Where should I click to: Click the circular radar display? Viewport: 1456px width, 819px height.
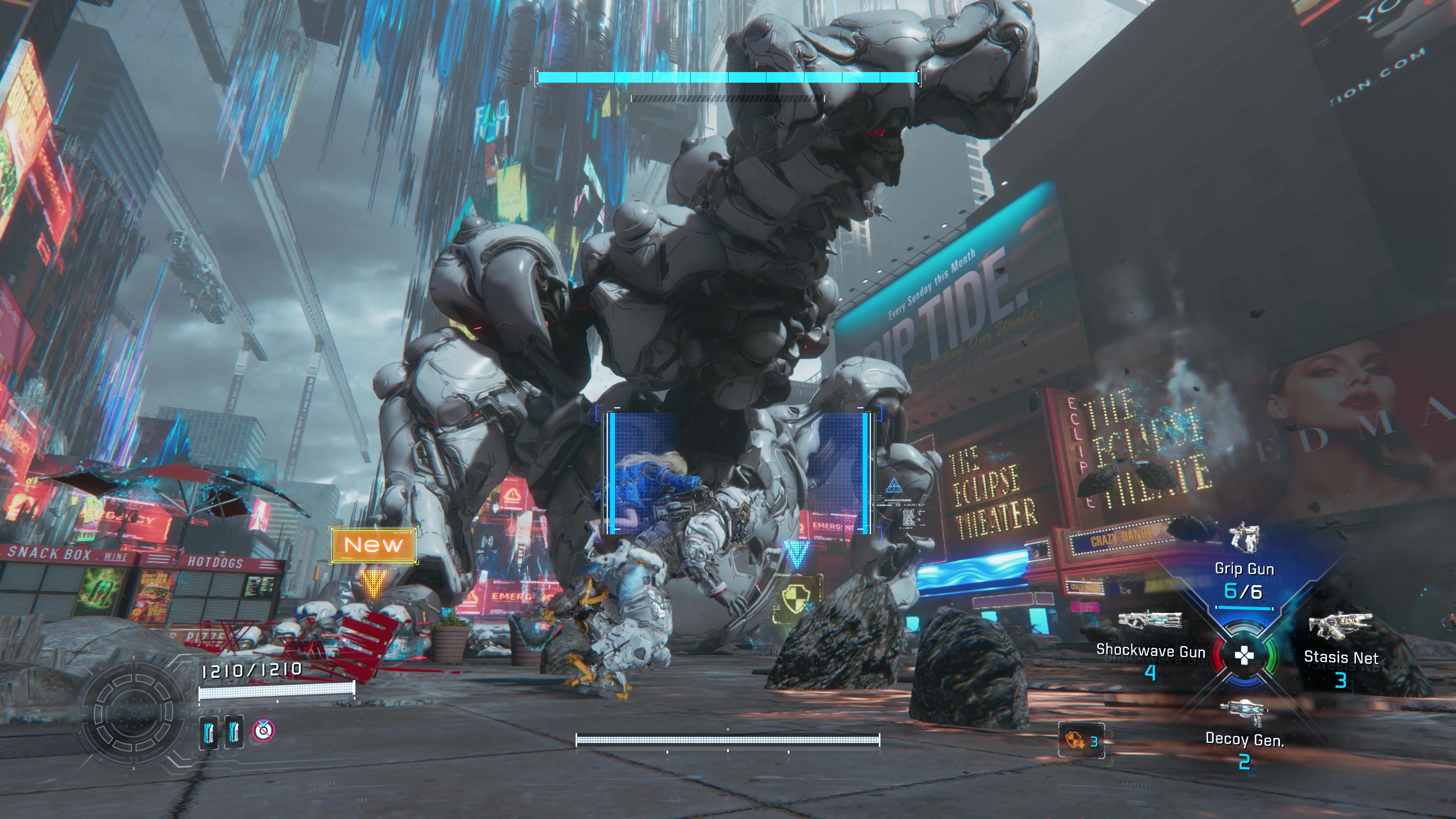(133, 714)
